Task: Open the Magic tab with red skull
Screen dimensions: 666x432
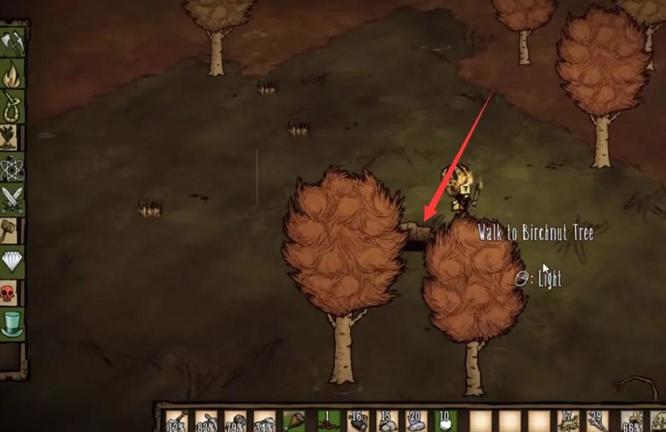Action: click(12, 293)
